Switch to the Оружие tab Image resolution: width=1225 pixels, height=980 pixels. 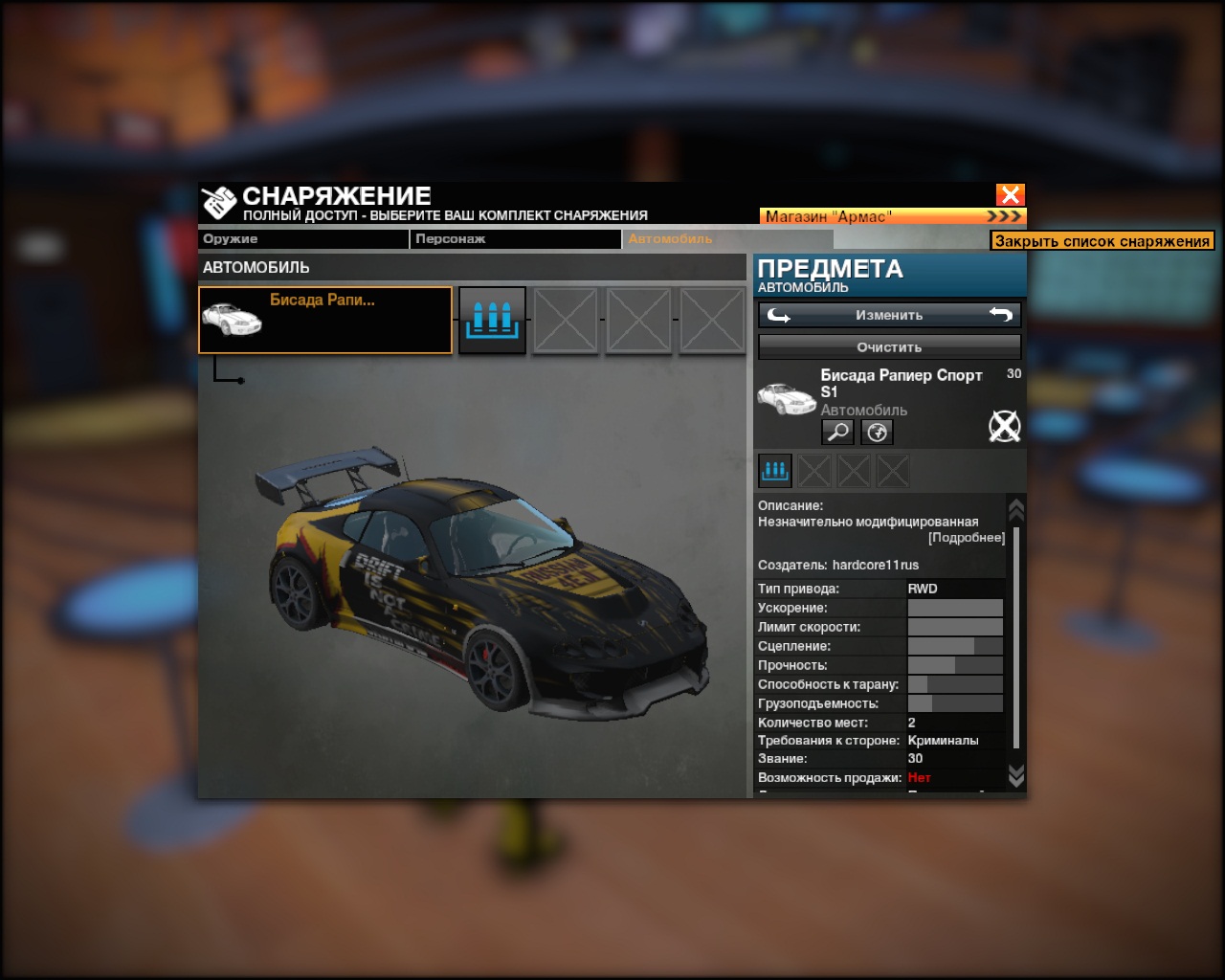tap(302, 239)
